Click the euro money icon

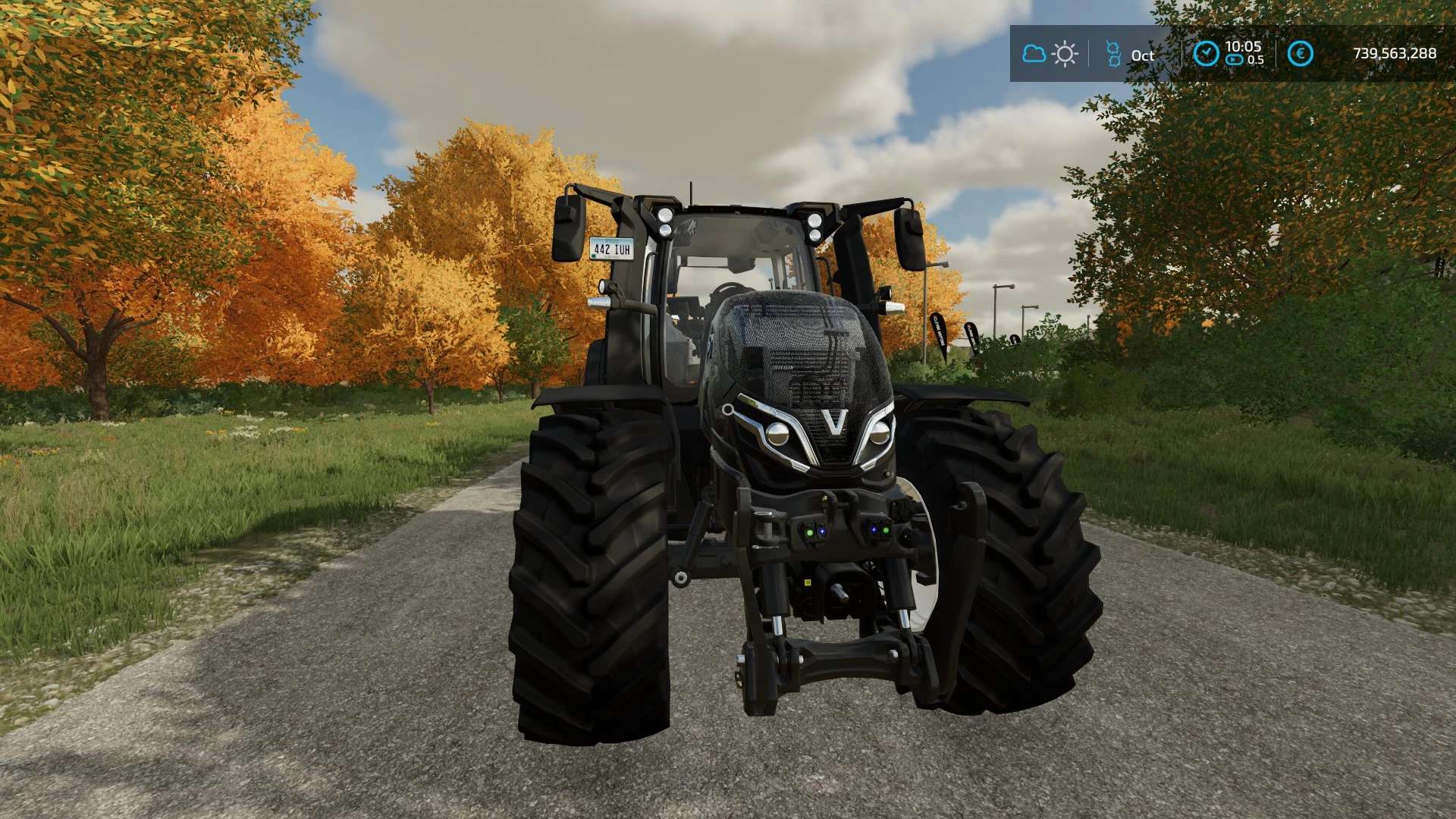(1301, 54)
